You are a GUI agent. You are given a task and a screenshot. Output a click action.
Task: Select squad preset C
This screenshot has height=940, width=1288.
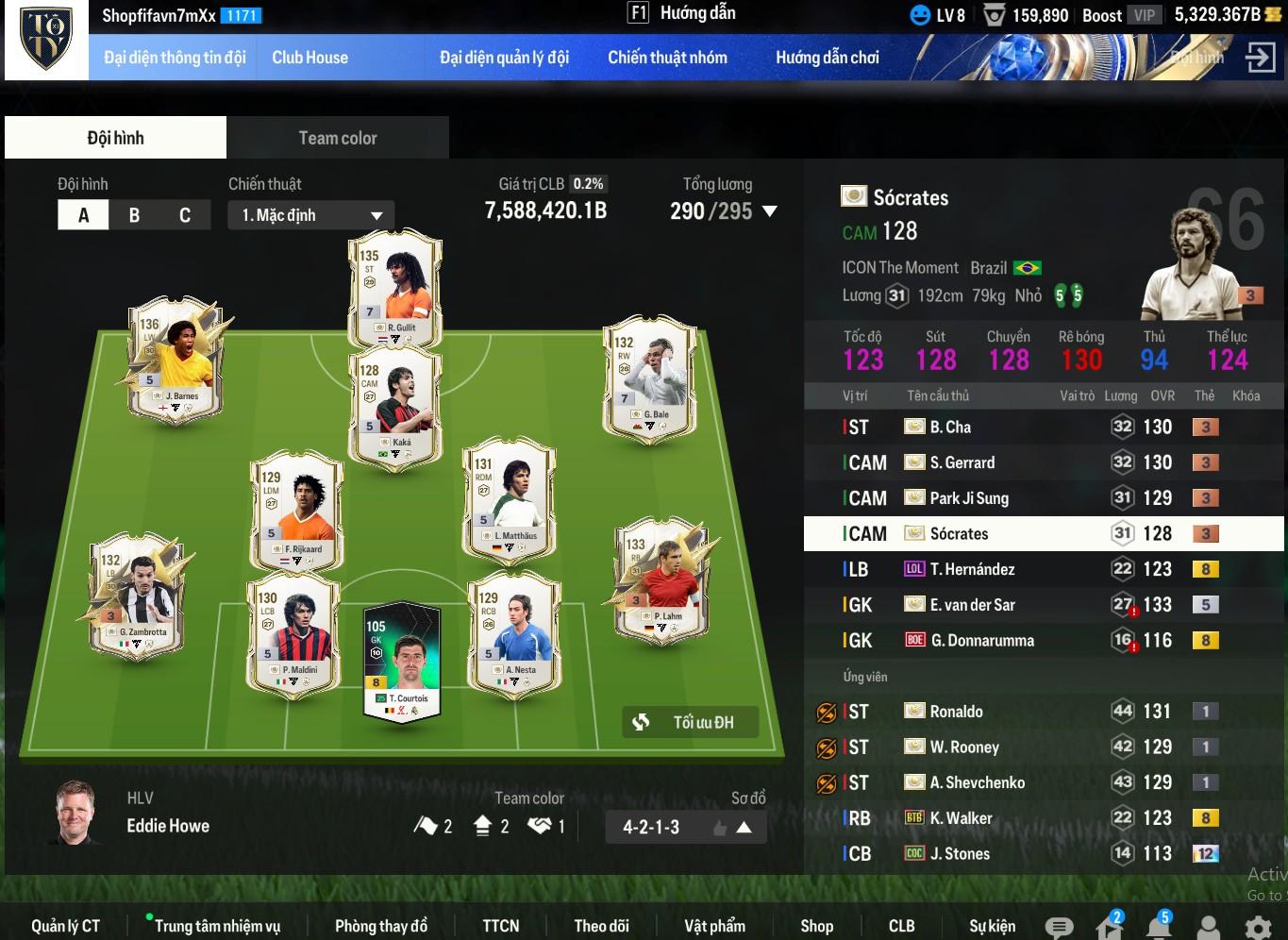185,215
